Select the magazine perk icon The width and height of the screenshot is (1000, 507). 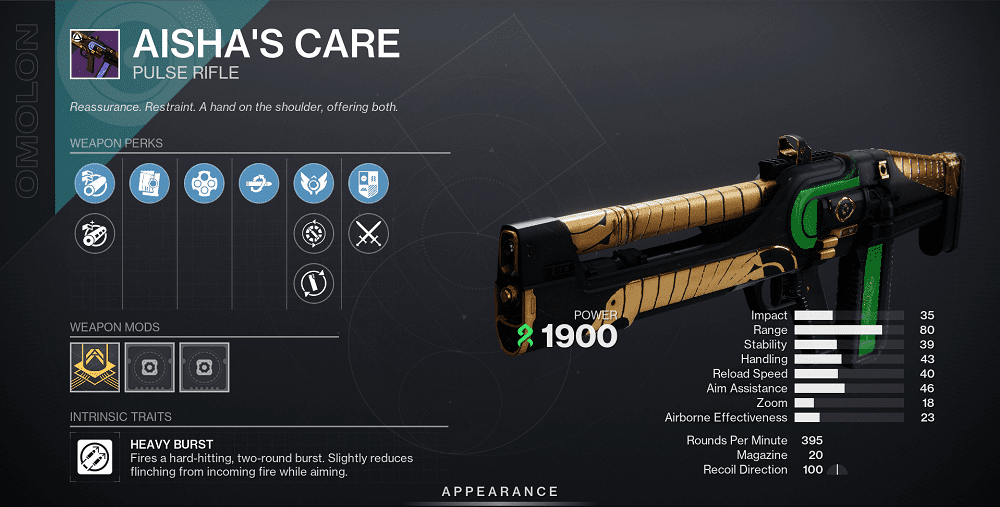click(150, 184)
